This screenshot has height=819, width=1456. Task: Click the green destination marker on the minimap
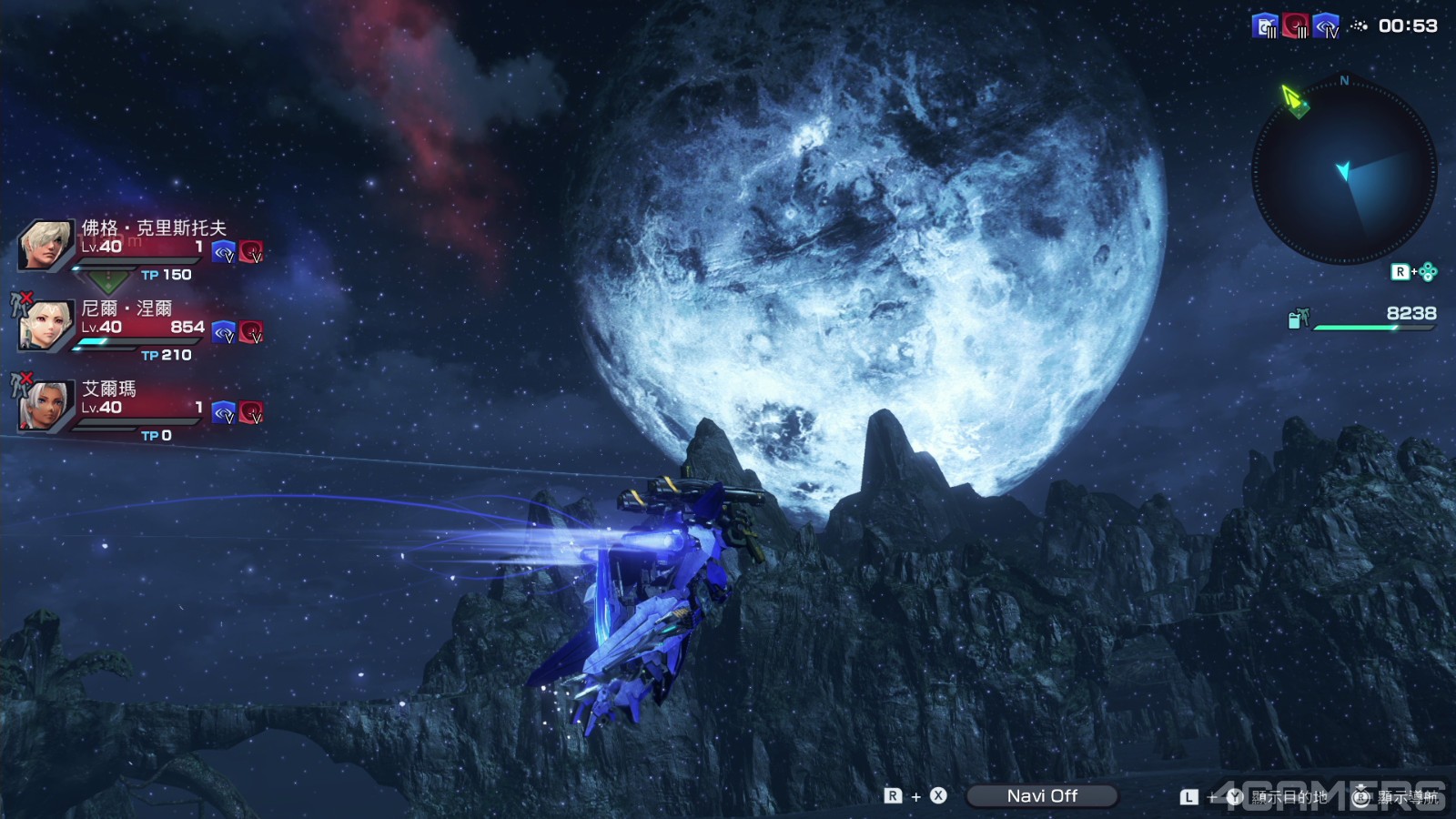point(1293,99)
